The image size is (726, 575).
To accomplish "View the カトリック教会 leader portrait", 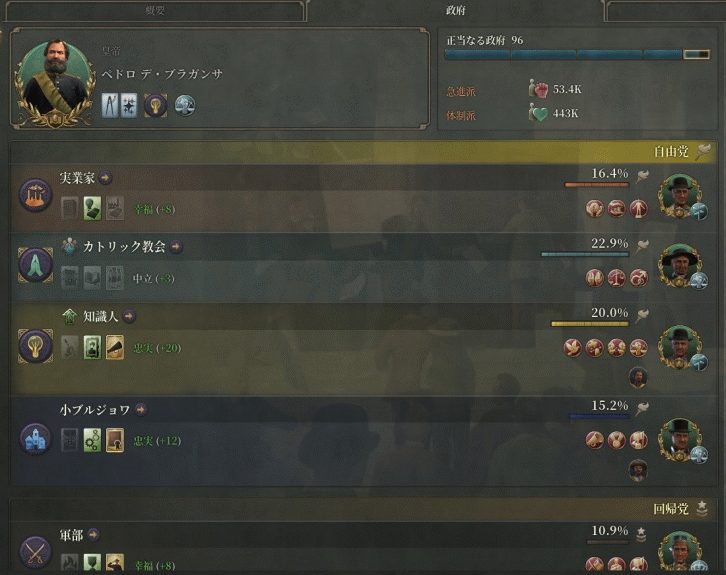I will 681,263.
